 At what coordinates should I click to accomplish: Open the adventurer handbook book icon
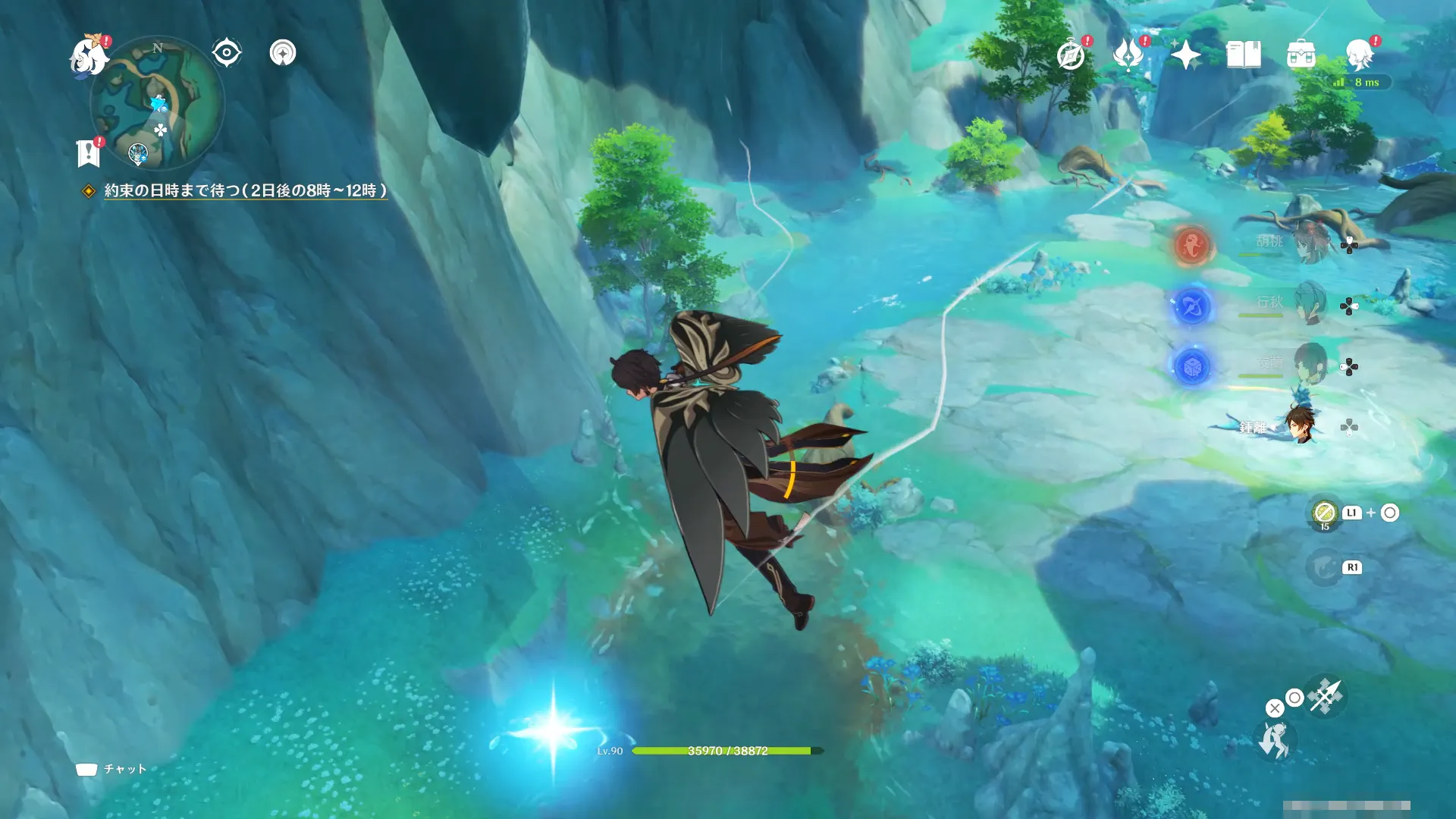[x=1244, y=55]
